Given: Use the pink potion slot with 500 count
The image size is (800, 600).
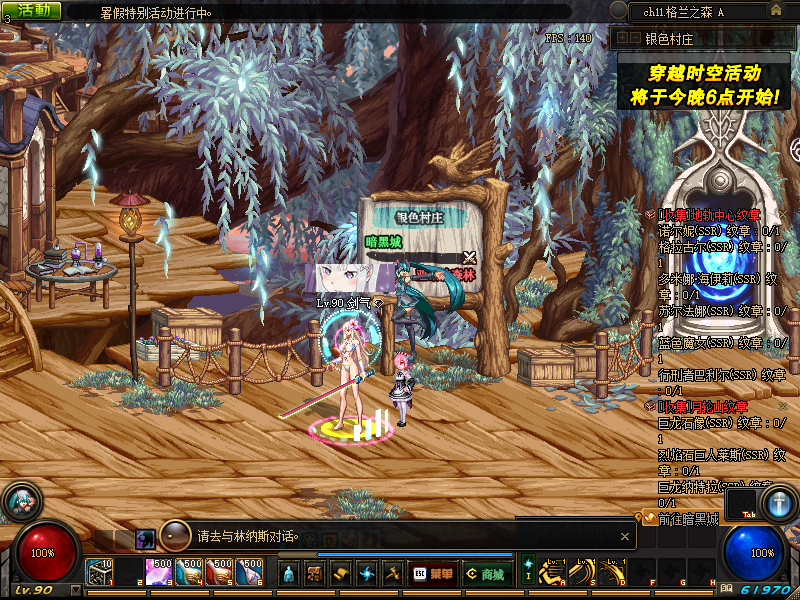Looking at the screenshot, I should point(158,572).
